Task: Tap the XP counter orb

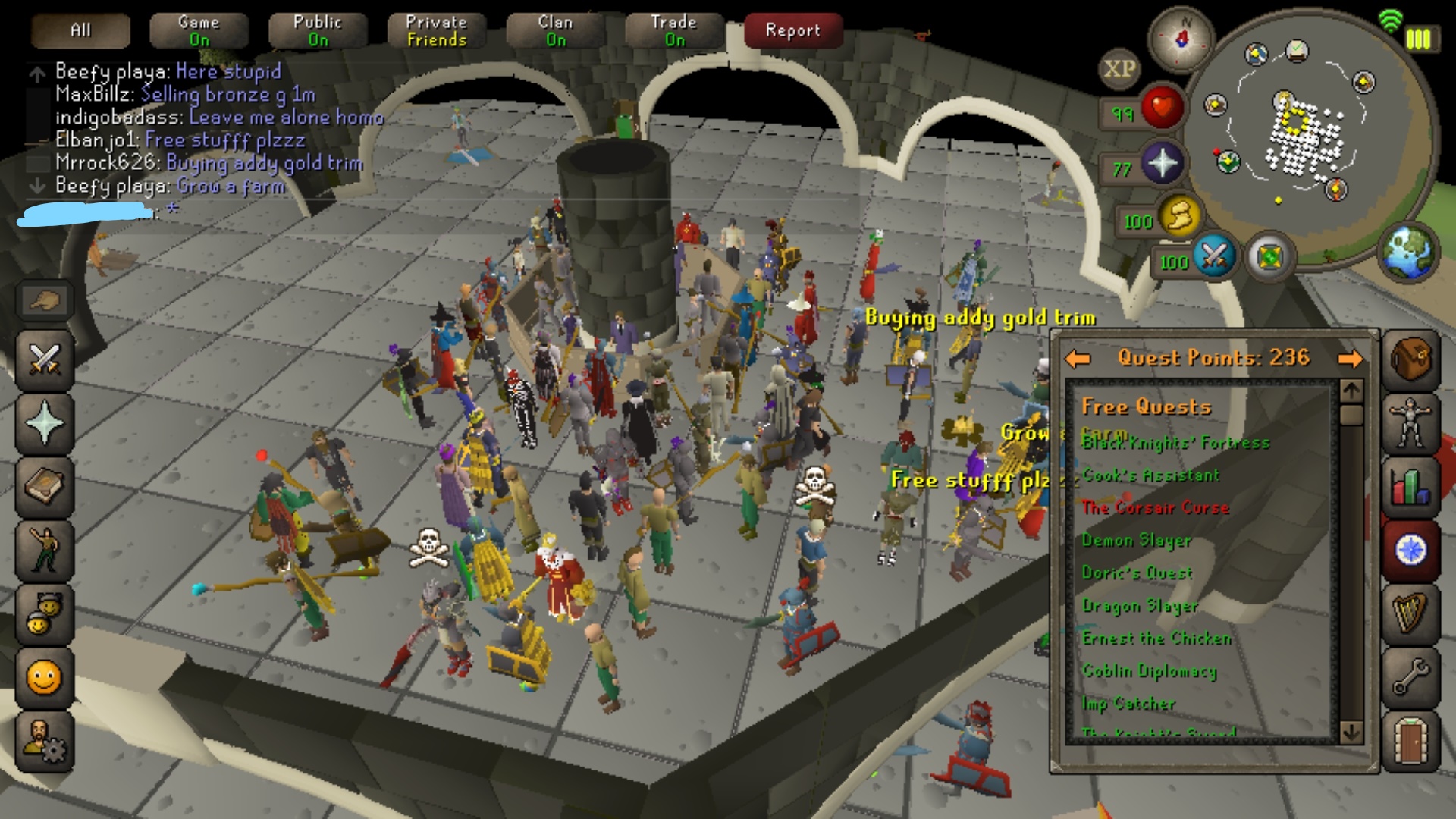Action: click(x=1121, y=67)
